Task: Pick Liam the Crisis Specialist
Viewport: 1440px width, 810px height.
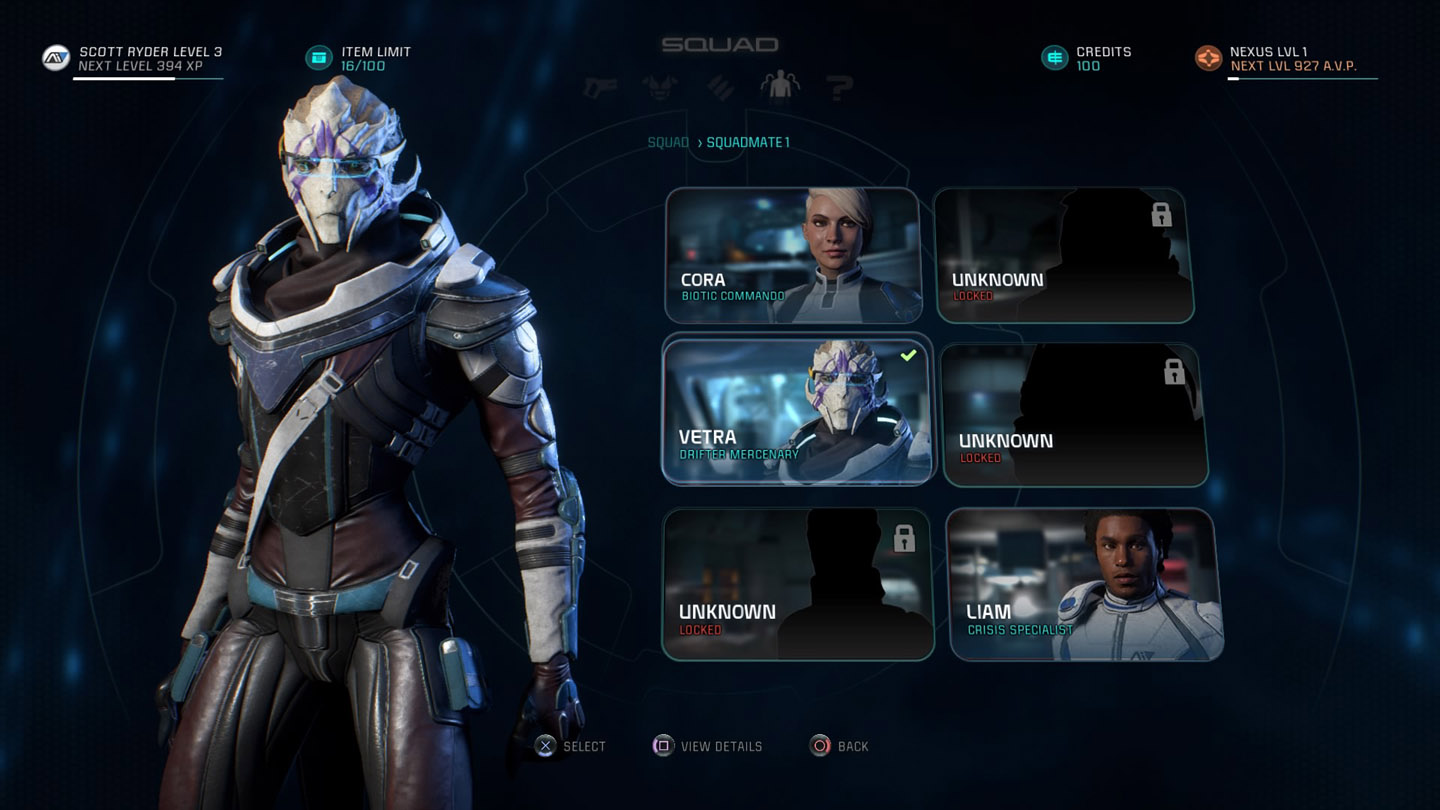Action: [1084, 585]
